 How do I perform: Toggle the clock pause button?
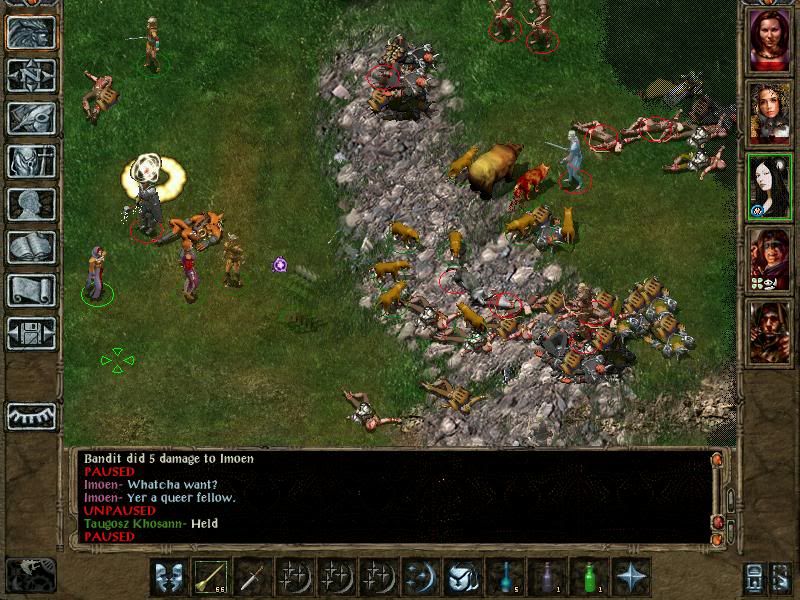point(31,575)
